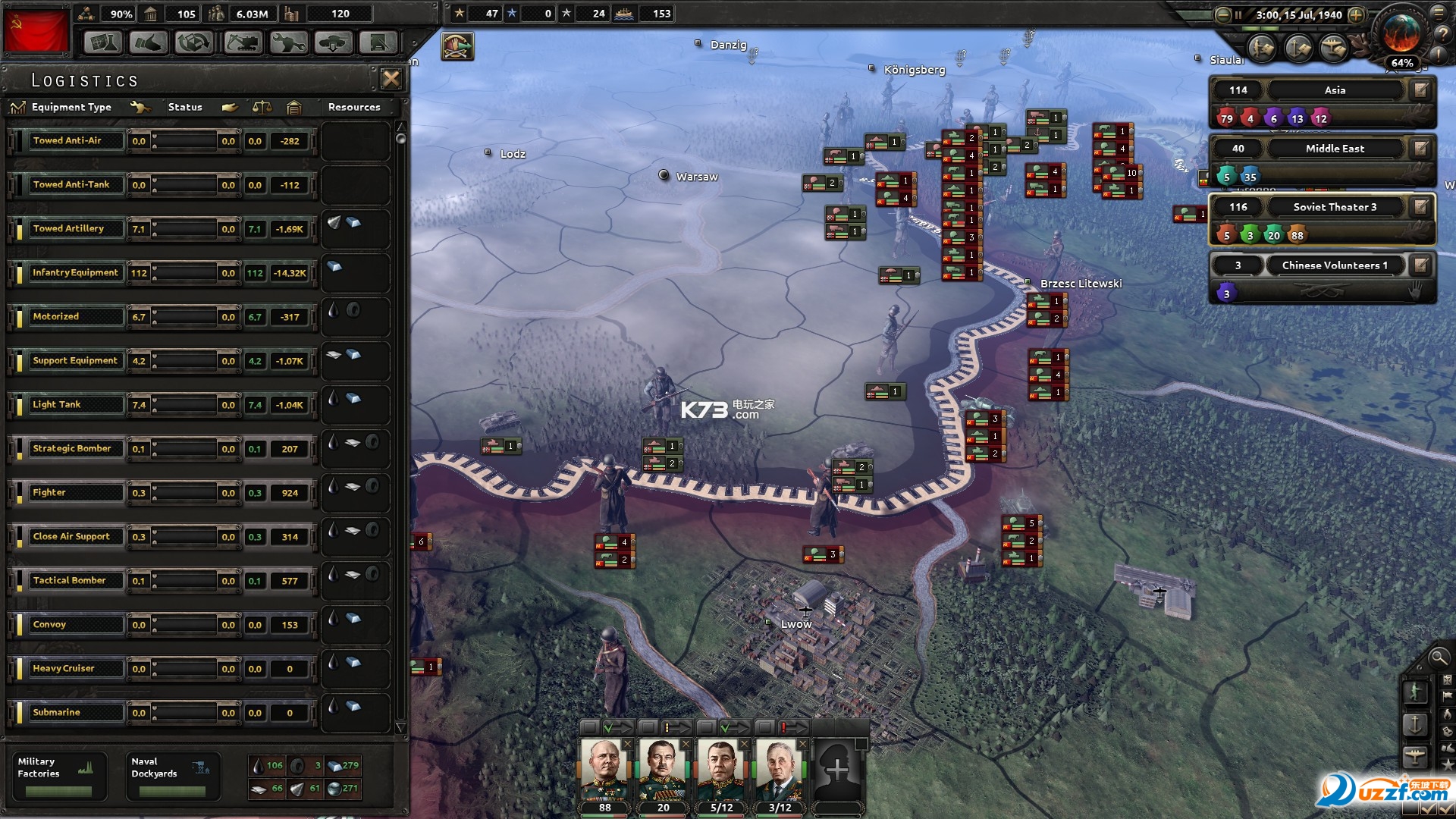Increase game speed with the plus button
Viewport: 1456px width, 819px height.
(1357, 14)
